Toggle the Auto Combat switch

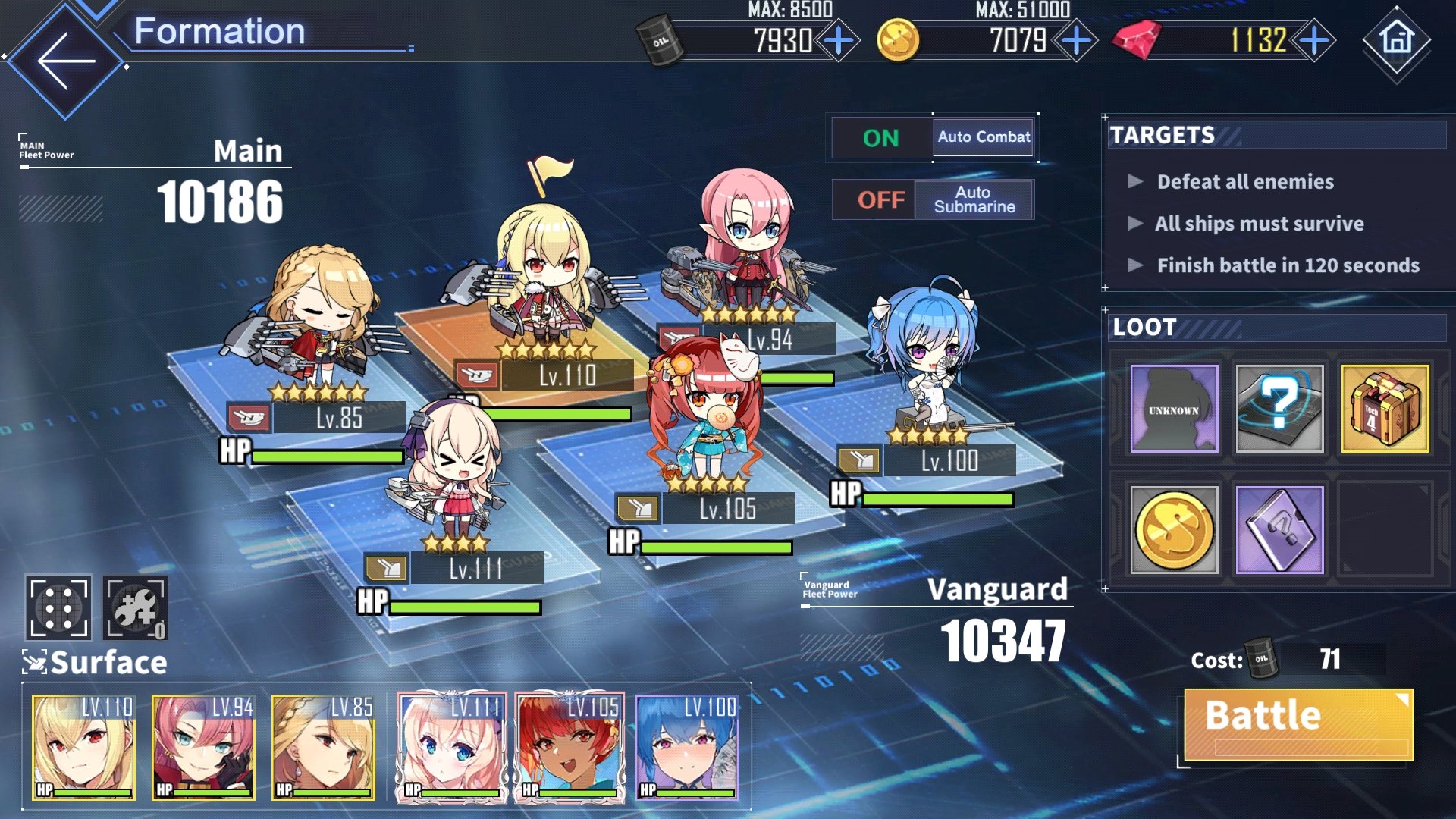[x=933, y=137]
